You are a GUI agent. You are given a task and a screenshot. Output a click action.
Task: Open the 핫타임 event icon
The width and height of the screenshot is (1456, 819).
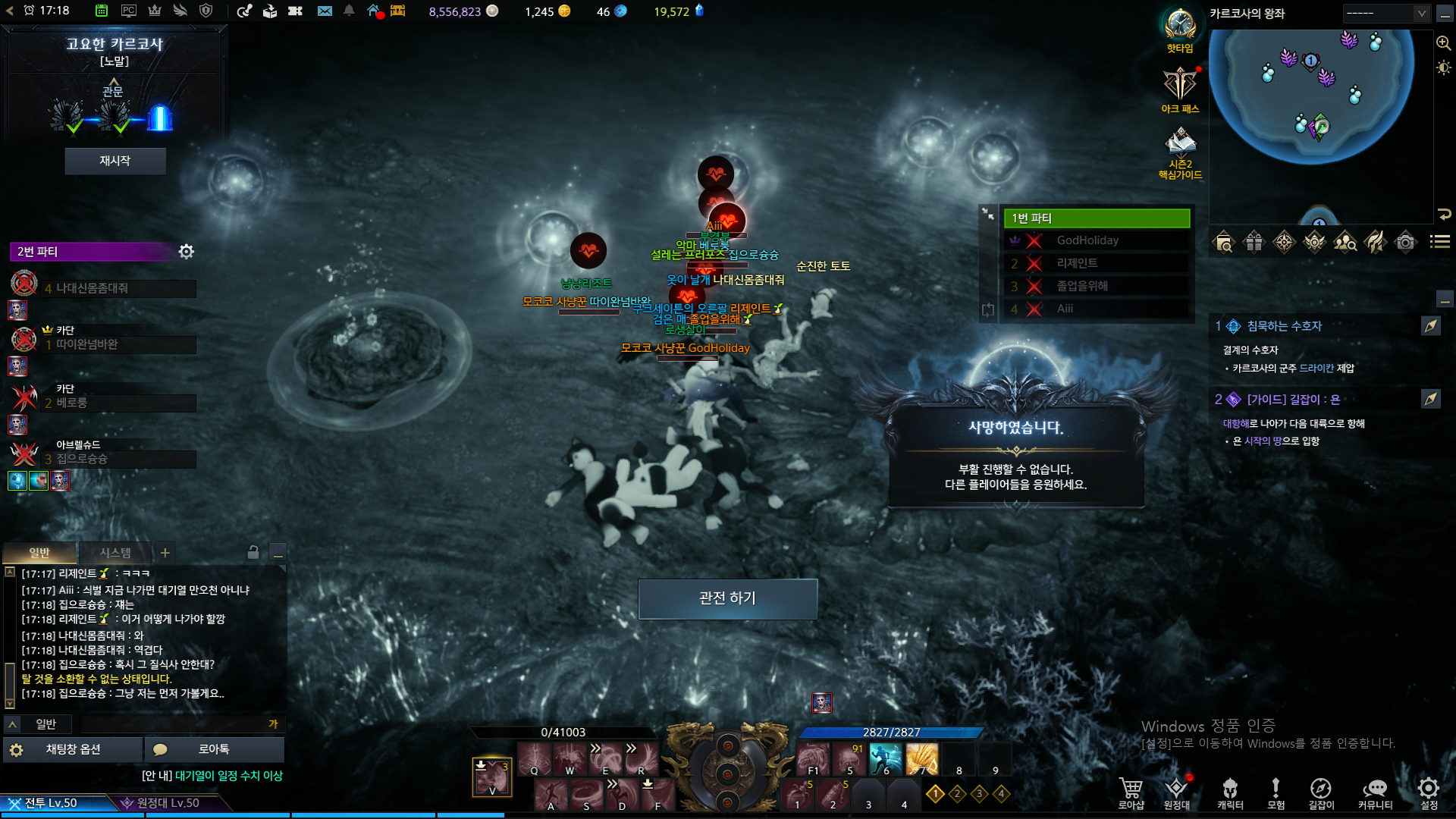1180,29
